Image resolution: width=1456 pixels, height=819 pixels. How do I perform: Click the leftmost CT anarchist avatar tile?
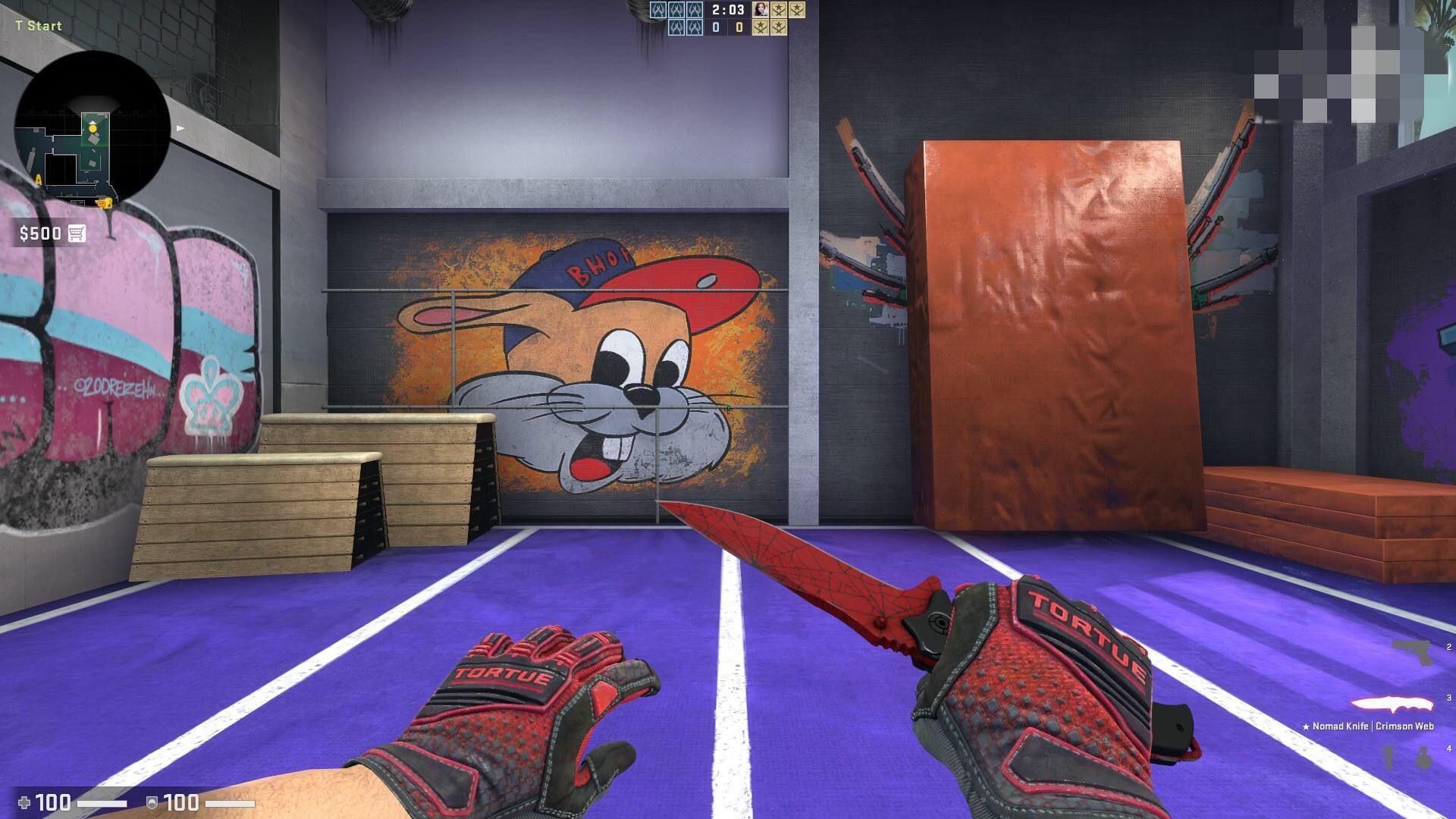coord(658,9)
